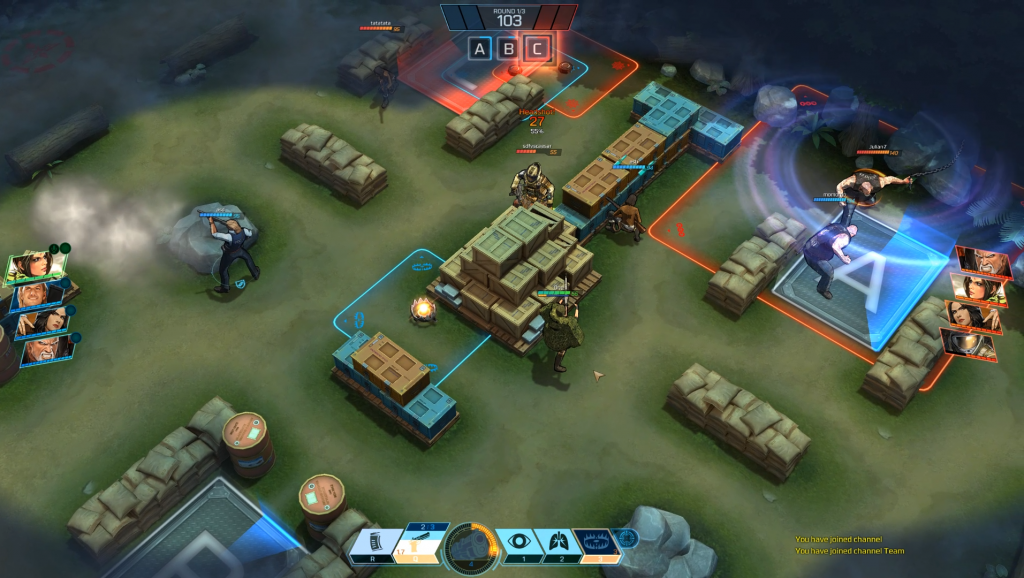Select objective C indicator at top
This screenshot has width=1024, height=578.
538,48
